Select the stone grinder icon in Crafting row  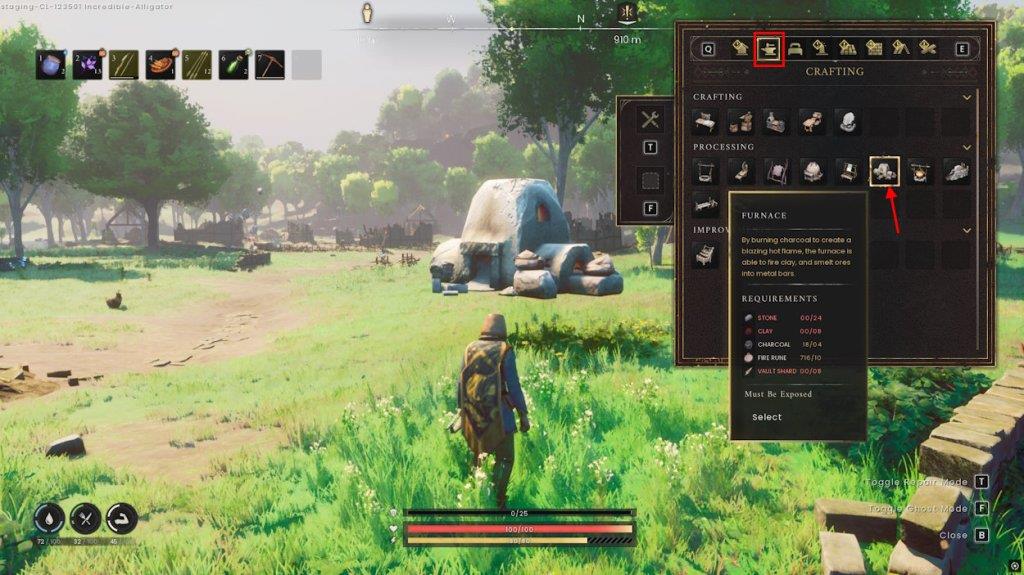[x=849, y=122]
